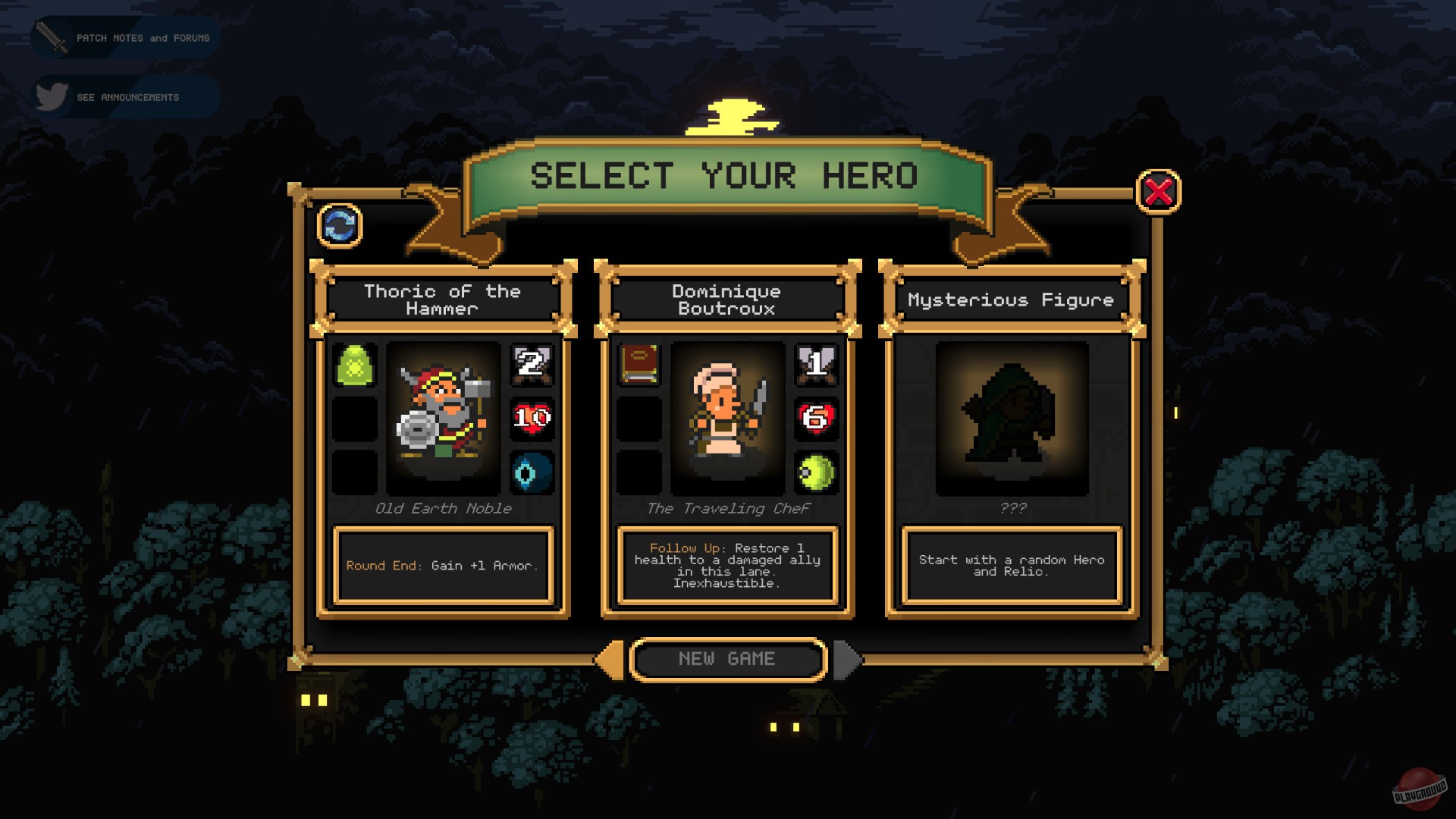
Task: Select Thoric of the Hammer's portrait
Action: [x=444, y=419]
